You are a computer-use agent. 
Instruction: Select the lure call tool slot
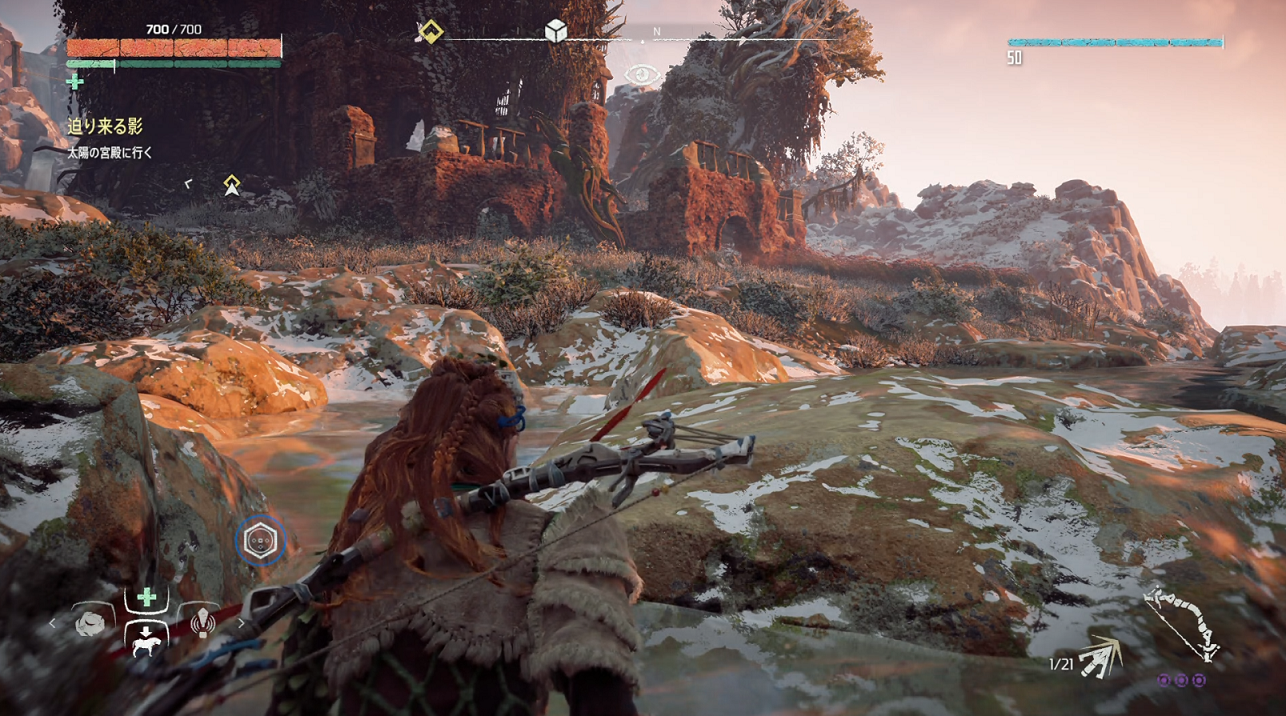[x=203, y=623]
